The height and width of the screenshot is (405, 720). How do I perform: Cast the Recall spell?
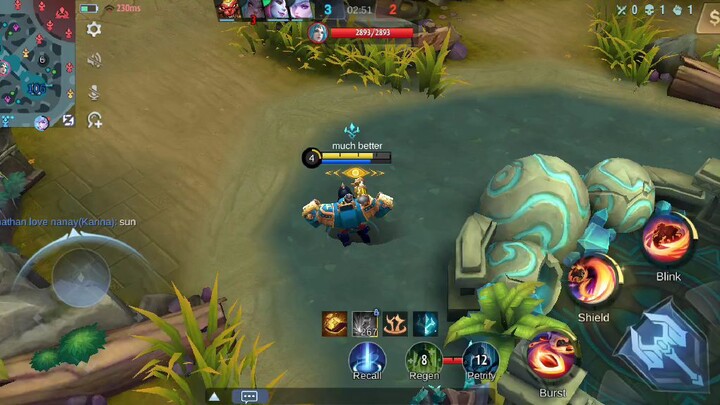(x=367, y=359)
